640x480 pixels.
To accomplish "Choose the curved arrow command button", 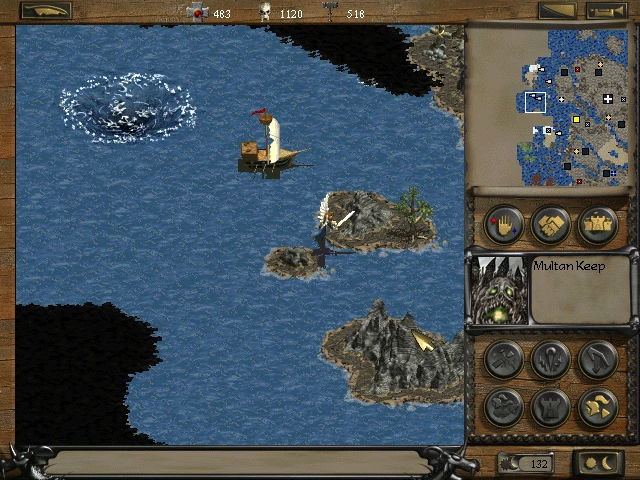I will click(597, 360).
